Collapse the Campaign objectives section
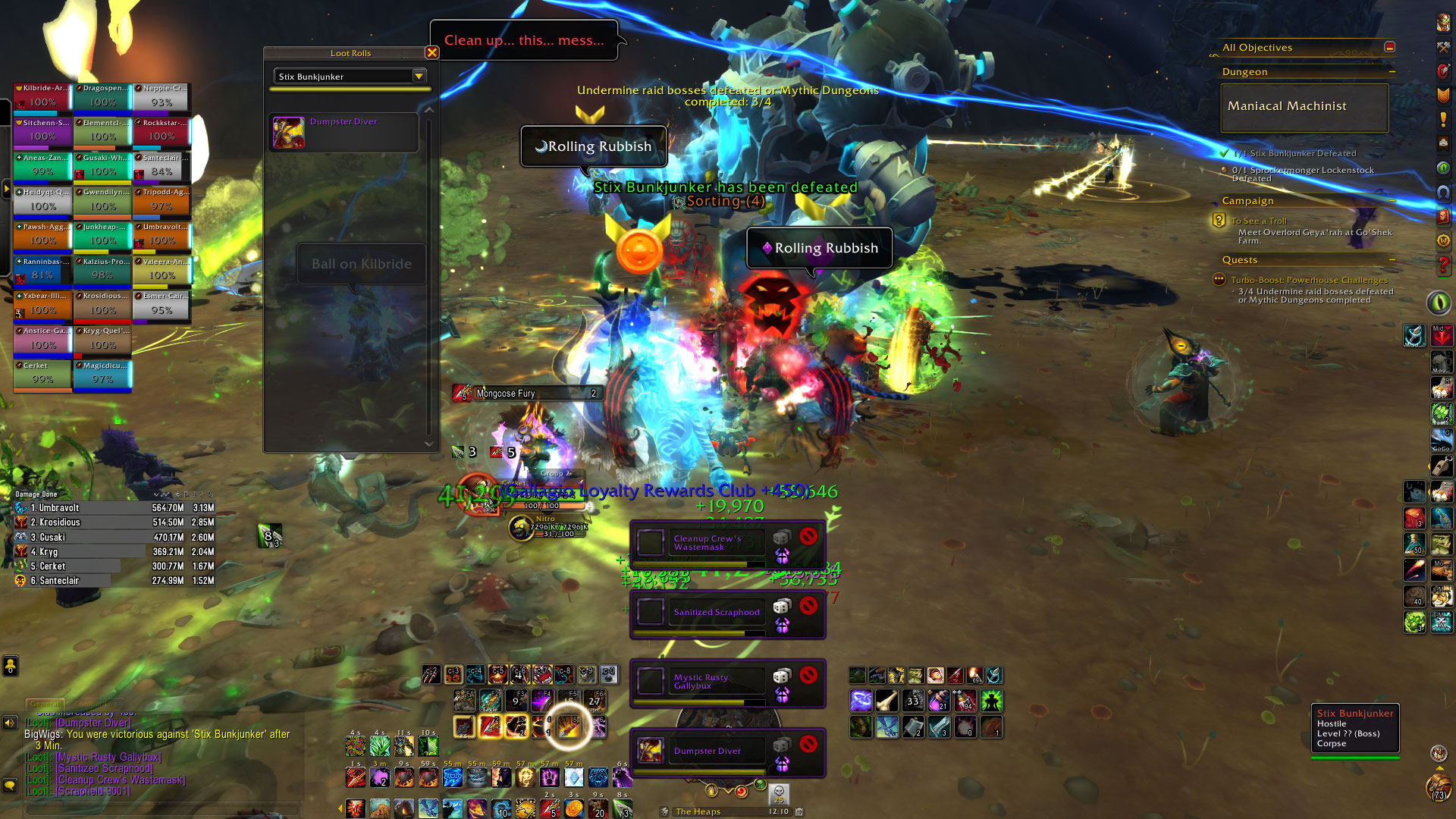Viewport: 1456px width, 819px height. tap(1392, 201)
